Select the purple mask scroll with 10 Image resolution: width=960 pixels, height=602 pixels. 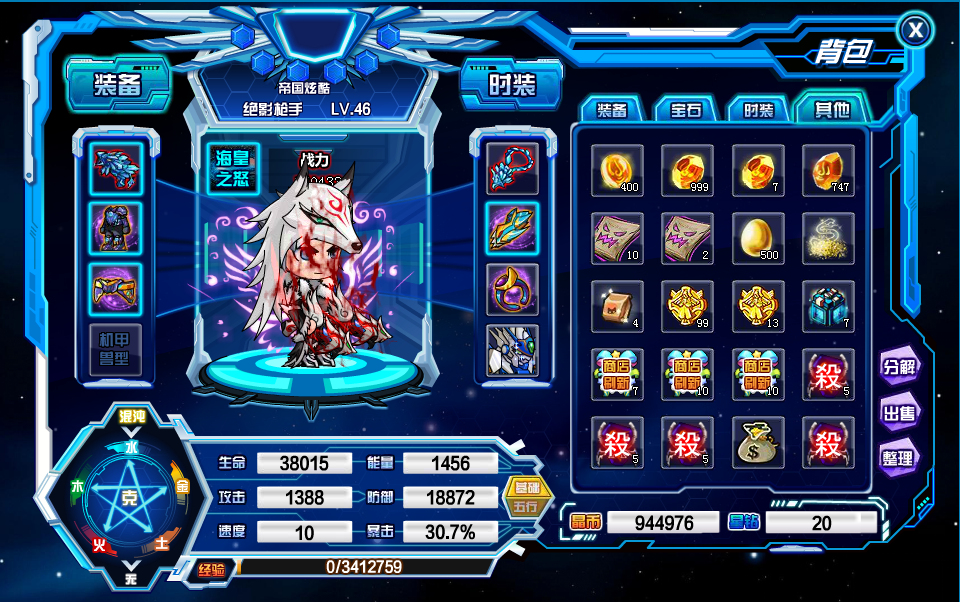(617, 238)
